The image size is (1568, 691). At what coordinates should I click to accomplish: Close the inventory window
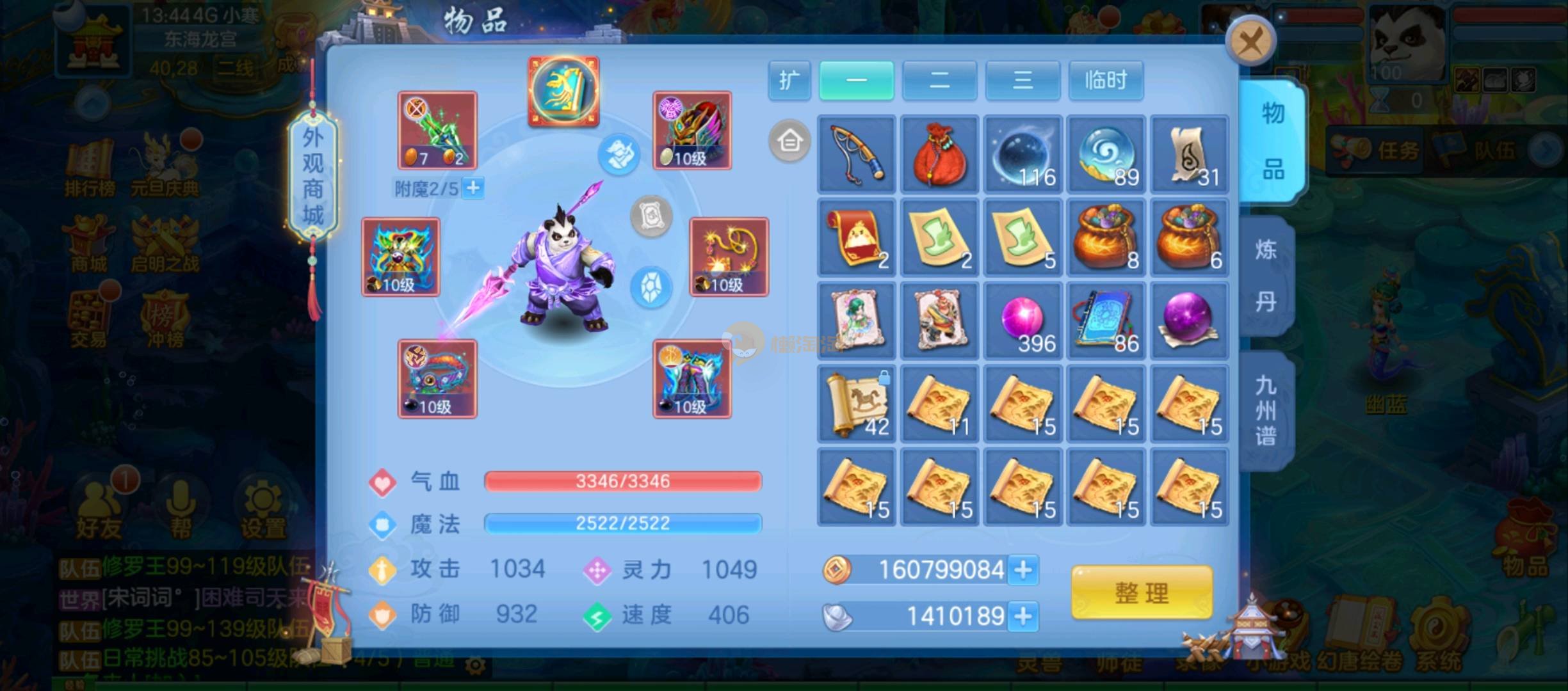(1250, 42)
